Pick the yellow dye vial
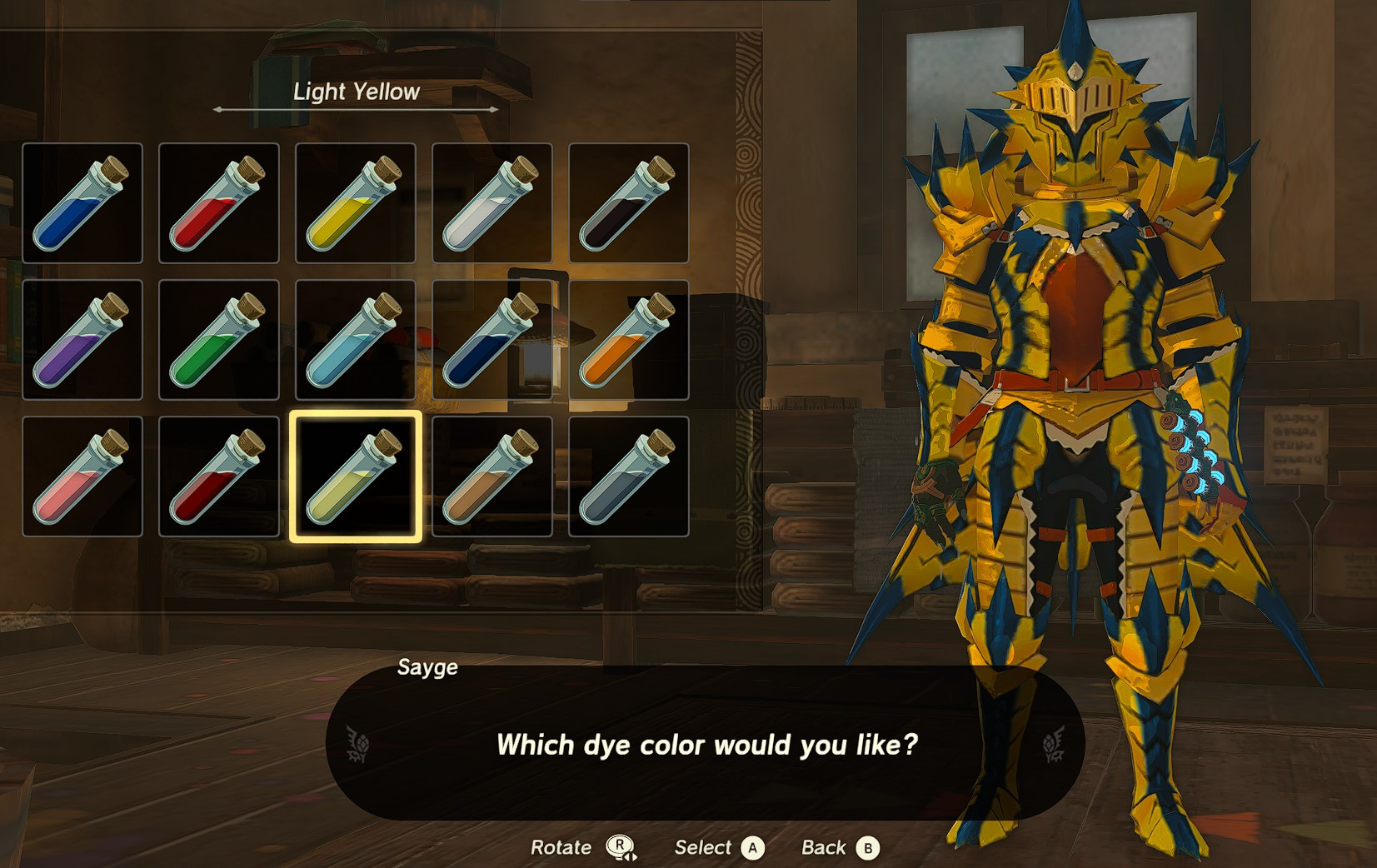 (x=354, y=202)
